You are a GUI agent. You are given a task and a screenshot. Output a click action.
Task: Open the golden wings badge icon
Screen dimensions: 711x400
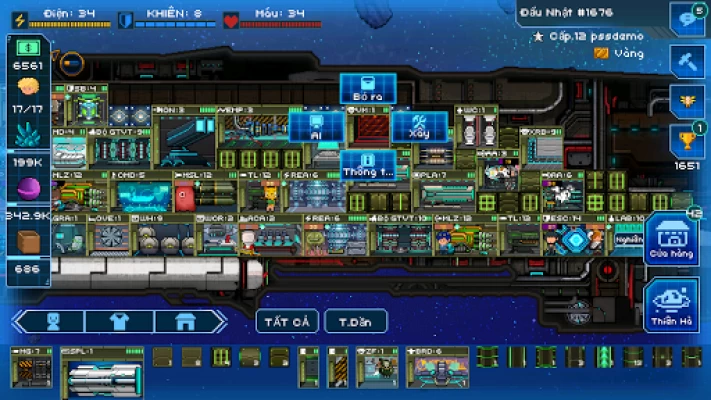(688, 99)
